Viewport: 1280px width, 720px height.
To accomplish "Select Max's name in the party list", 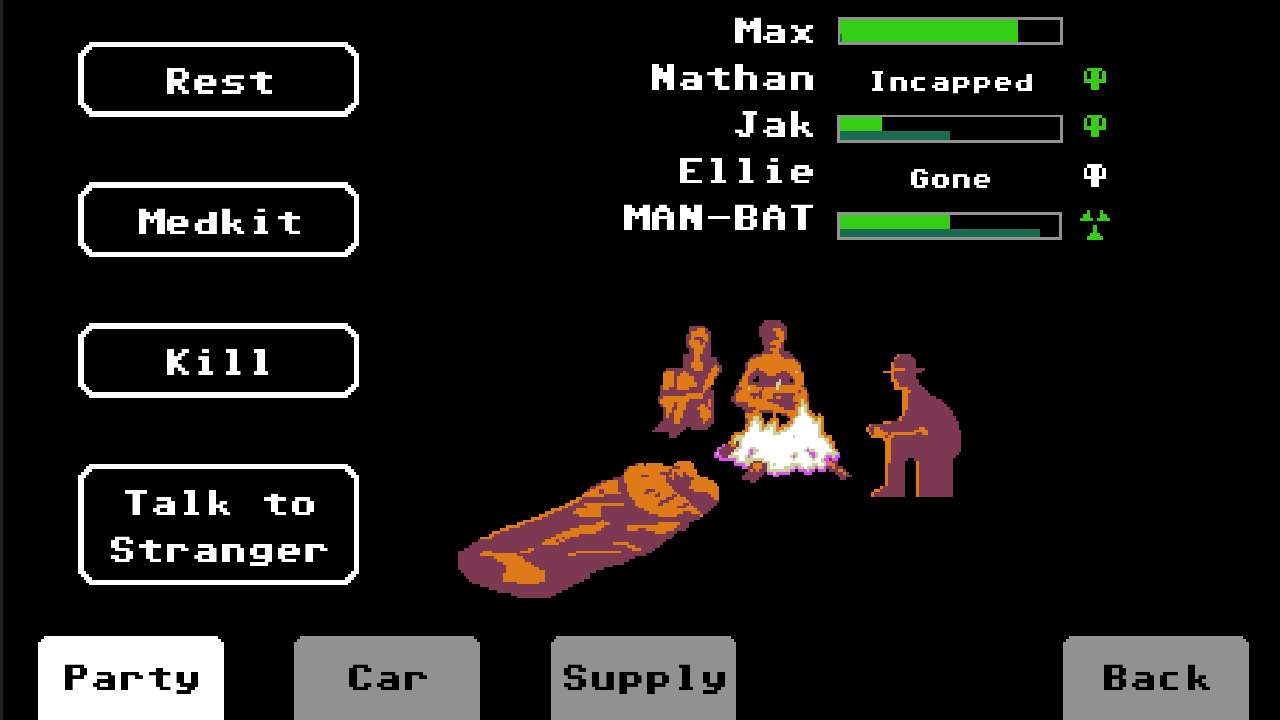I will (x=775, y=31).
